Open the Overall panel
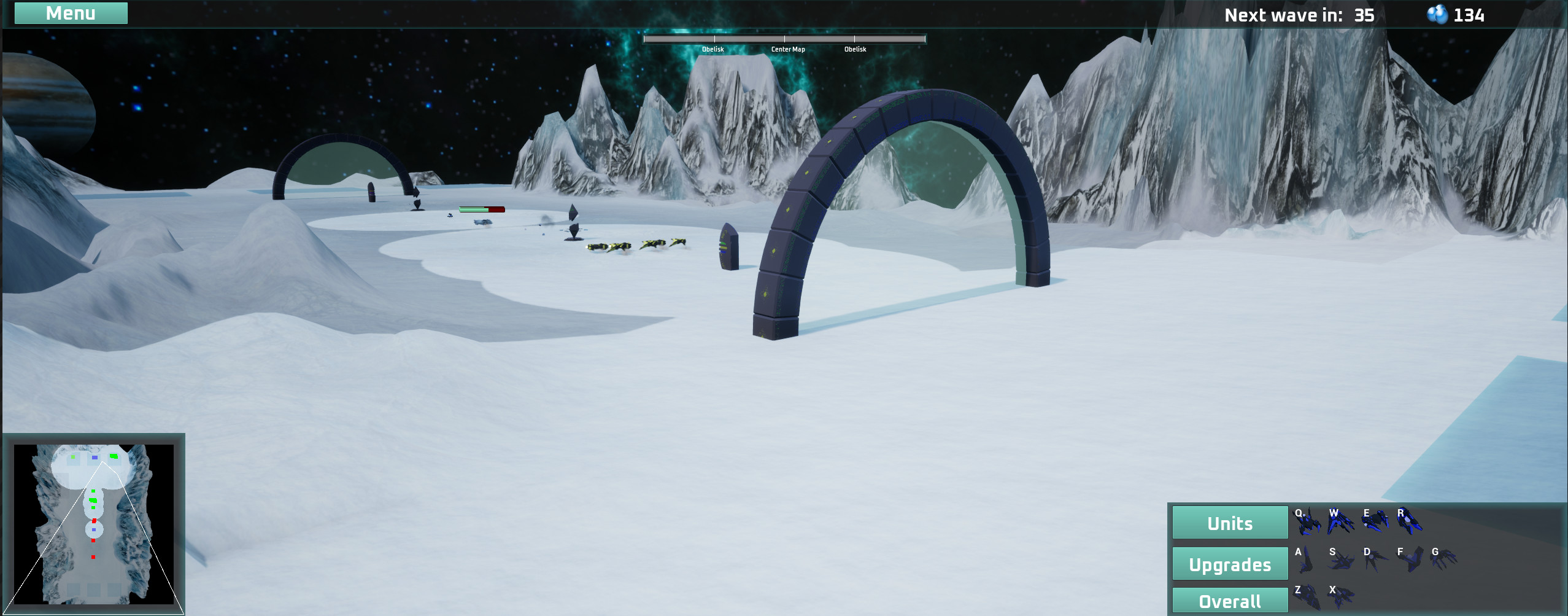Image resolution: width=1568 pixels, height=616 pixels. [1229, 600]
